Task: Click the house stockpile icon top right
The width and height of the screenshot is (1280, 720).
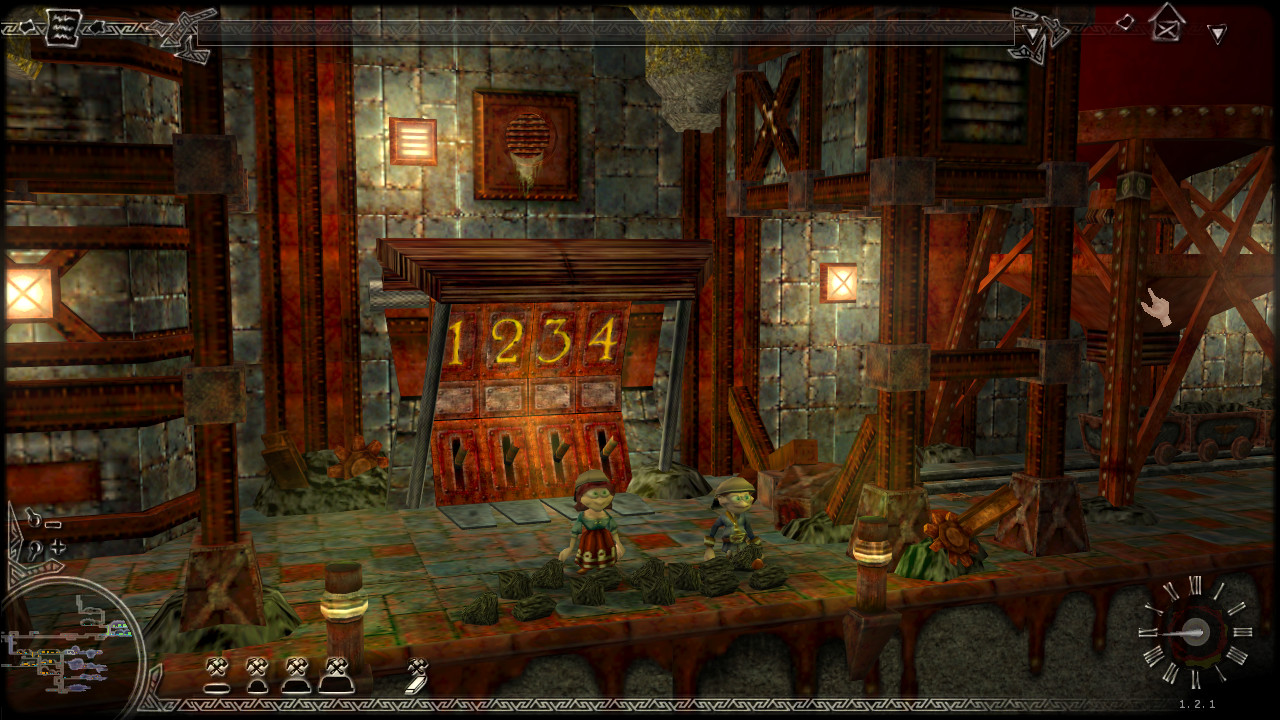Action: coord(1167,25)
